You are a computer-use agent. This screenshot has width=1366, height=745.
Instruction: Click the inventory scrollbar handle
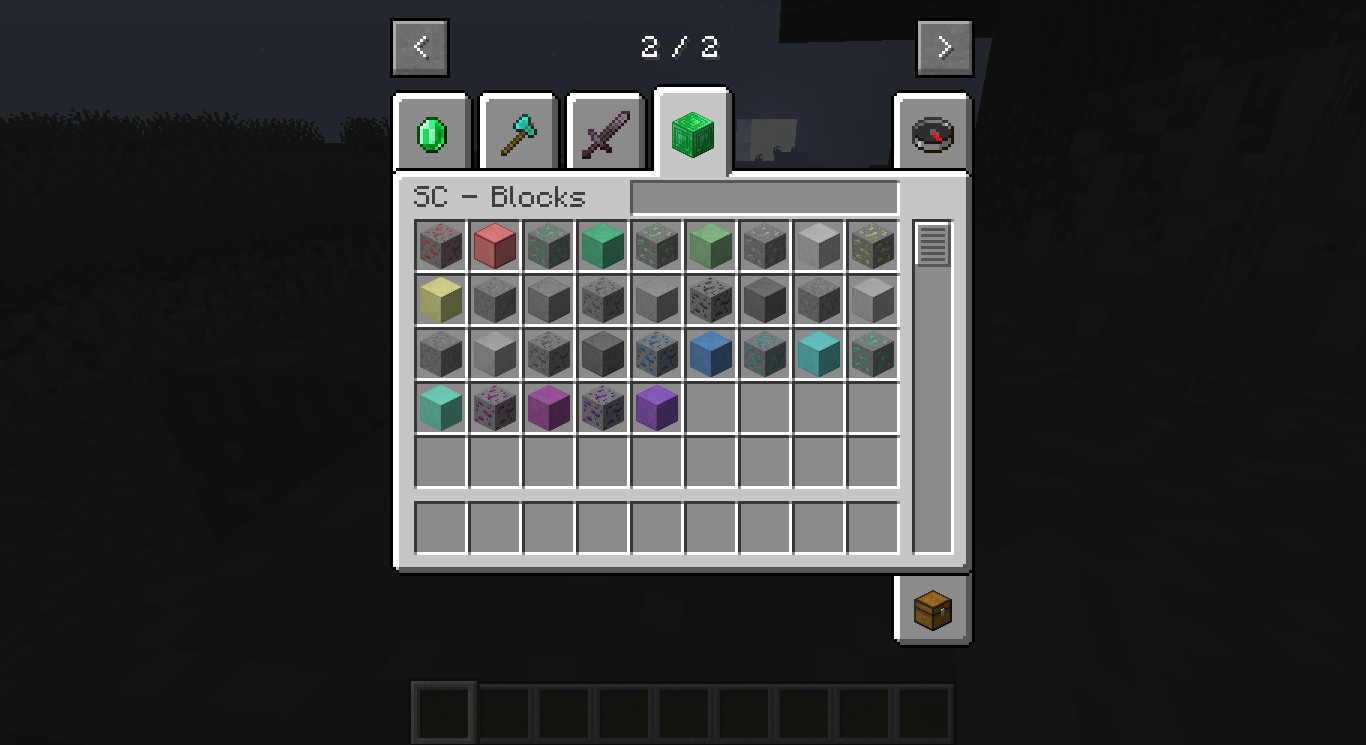931,244
